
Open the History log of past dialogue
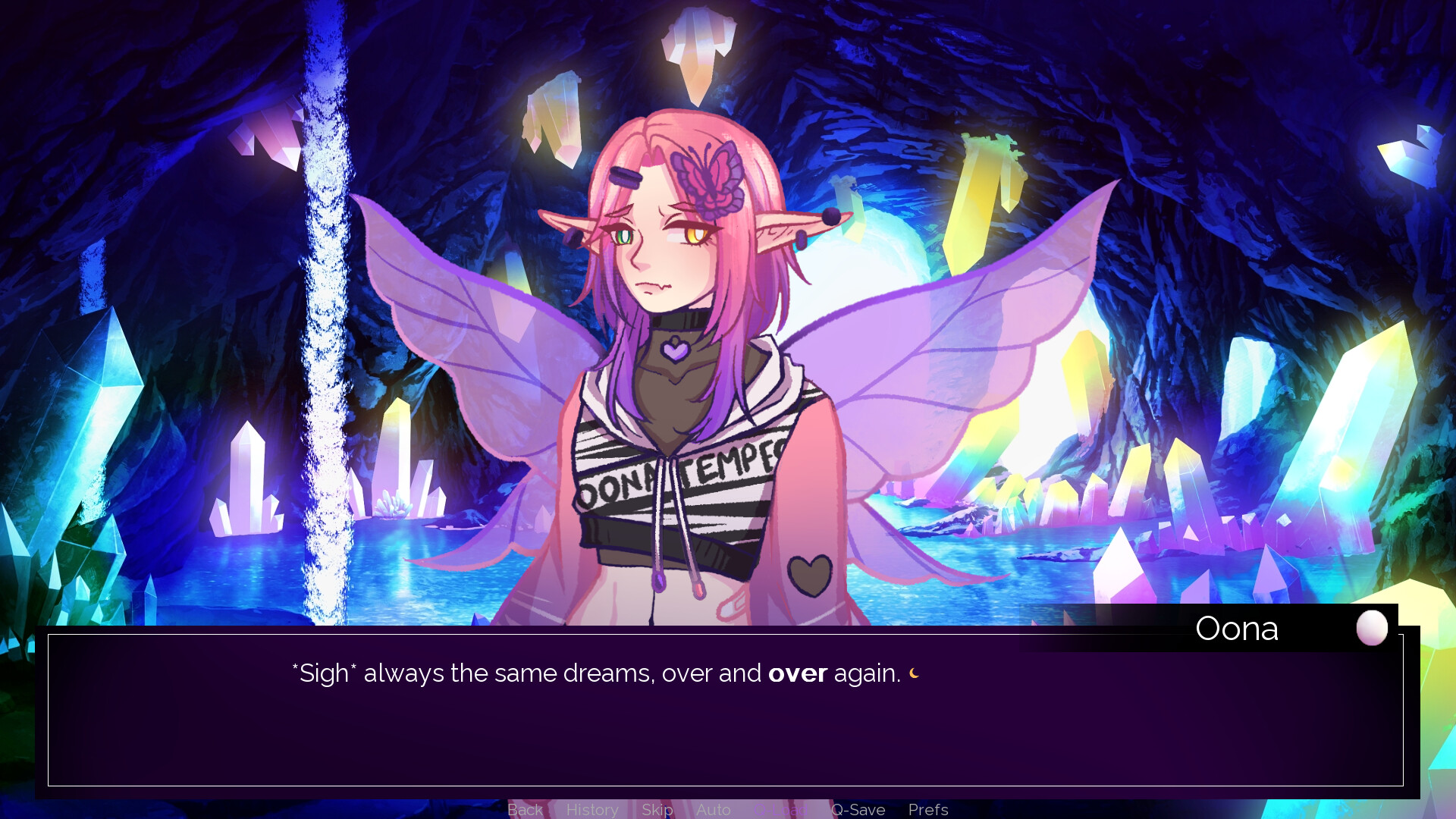[592, 810]
